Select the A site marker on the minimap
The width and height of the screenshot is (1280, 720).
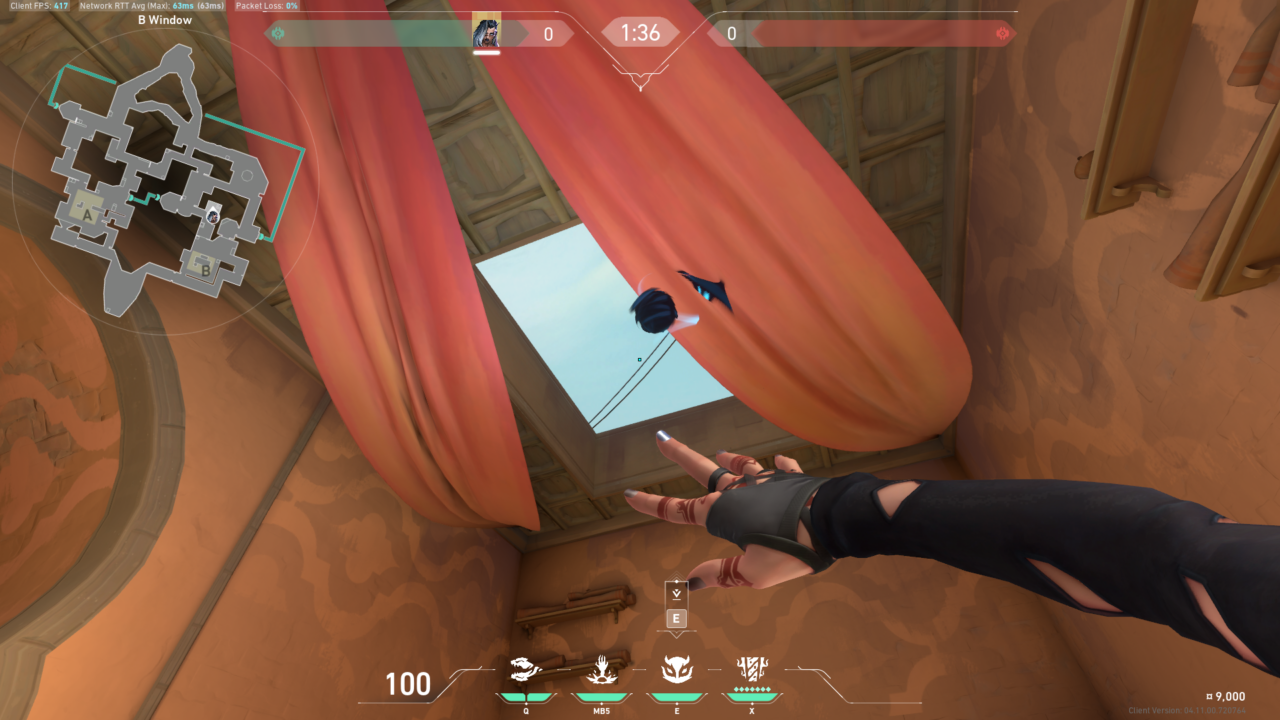click(88, 213)
